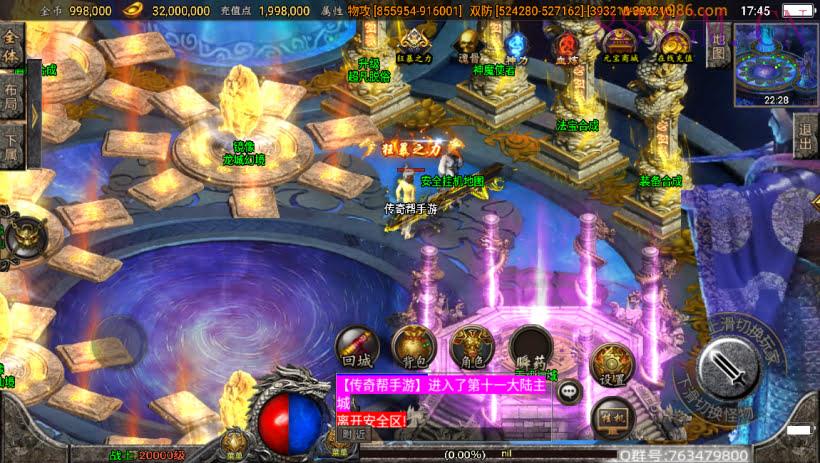Viewport: 820px width, 463px height.
Task: Open the 角色 character sheet
Action: [x=472, y=345]
